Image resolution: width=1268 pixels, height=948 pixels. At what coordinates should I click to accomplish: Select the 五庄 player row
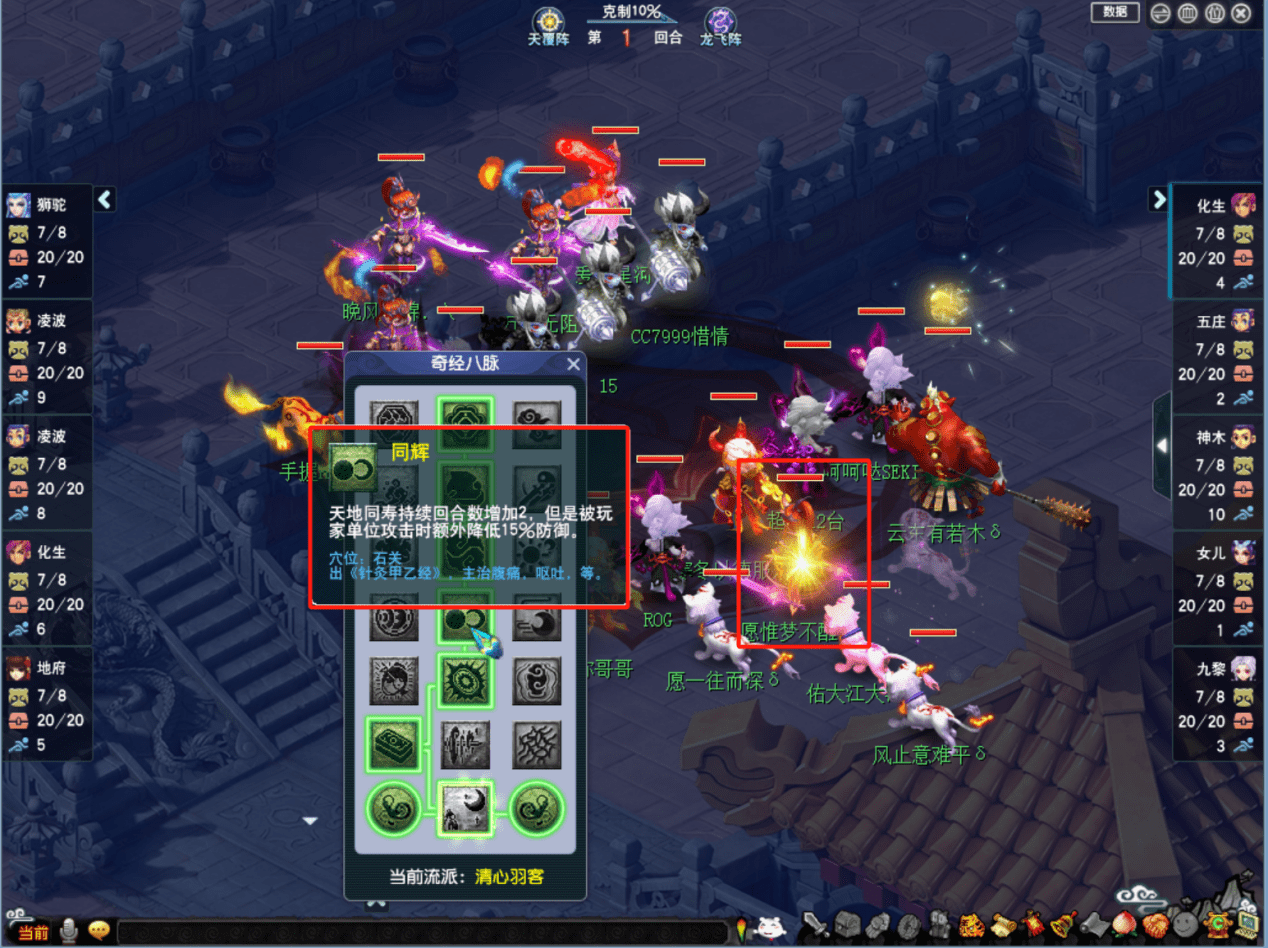click(1220, 357)
